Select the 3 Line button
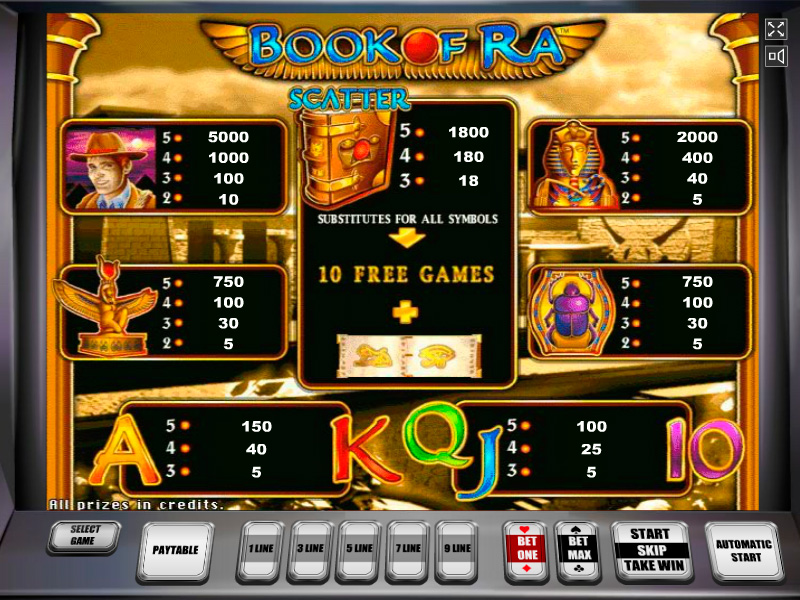800x600 pixels. click(310, 549)
